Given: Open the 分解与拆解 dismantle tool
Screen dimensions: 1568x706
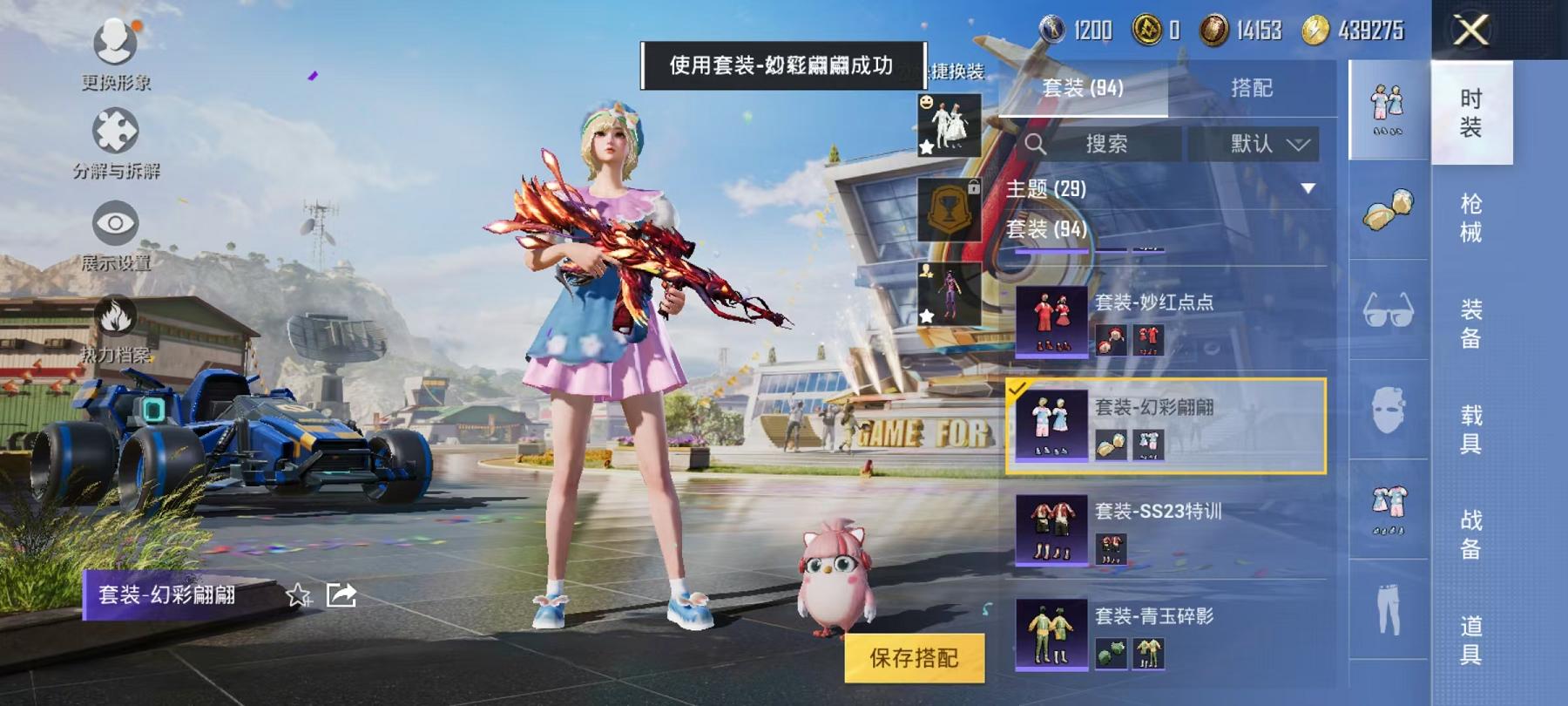Looking at the screenshot, I should point(113,131).
